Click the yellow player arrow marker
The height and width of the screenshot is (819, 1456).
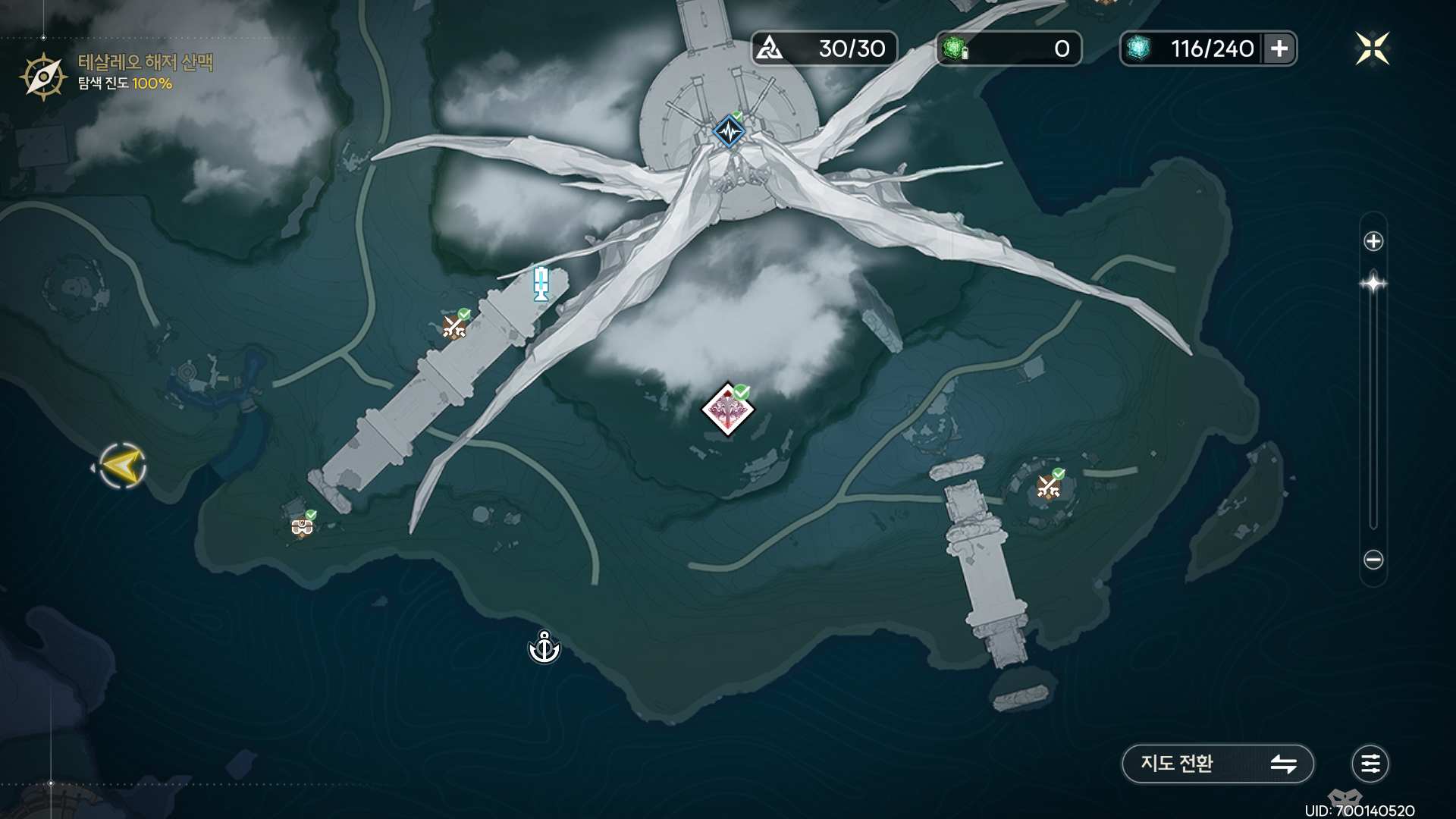tap(123, 466)
